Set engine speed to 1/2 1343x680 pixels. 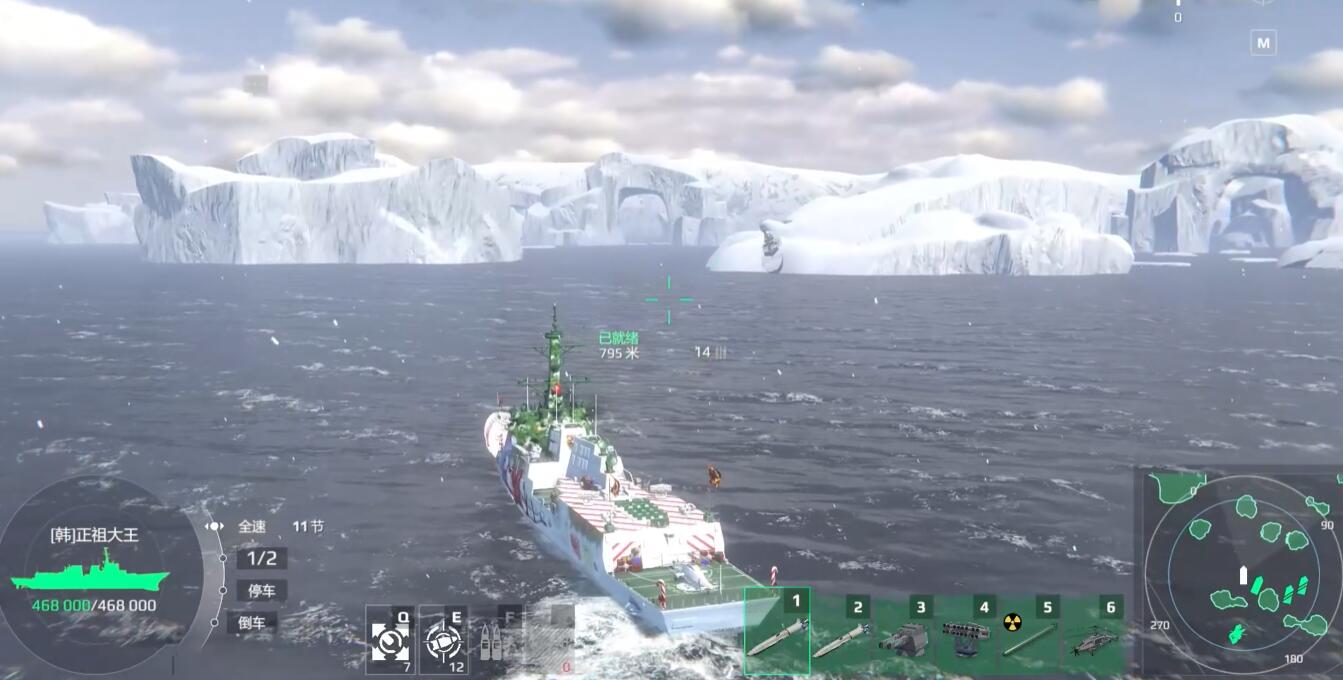[x=261, y=558]
